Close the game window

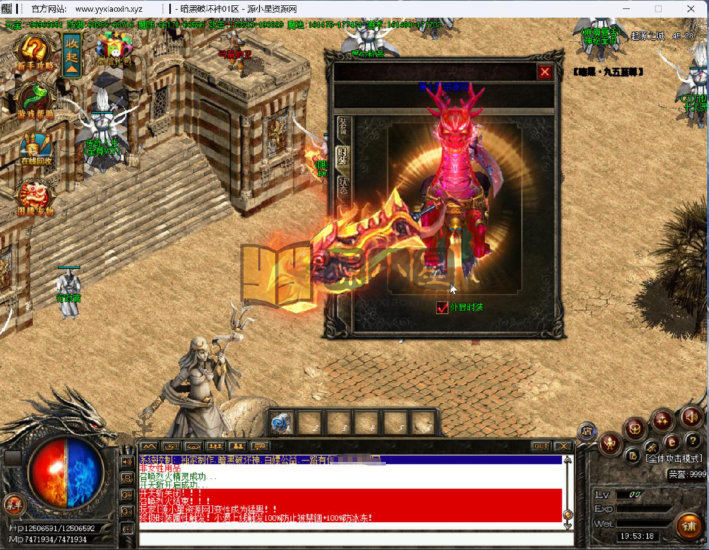point(692,9)
